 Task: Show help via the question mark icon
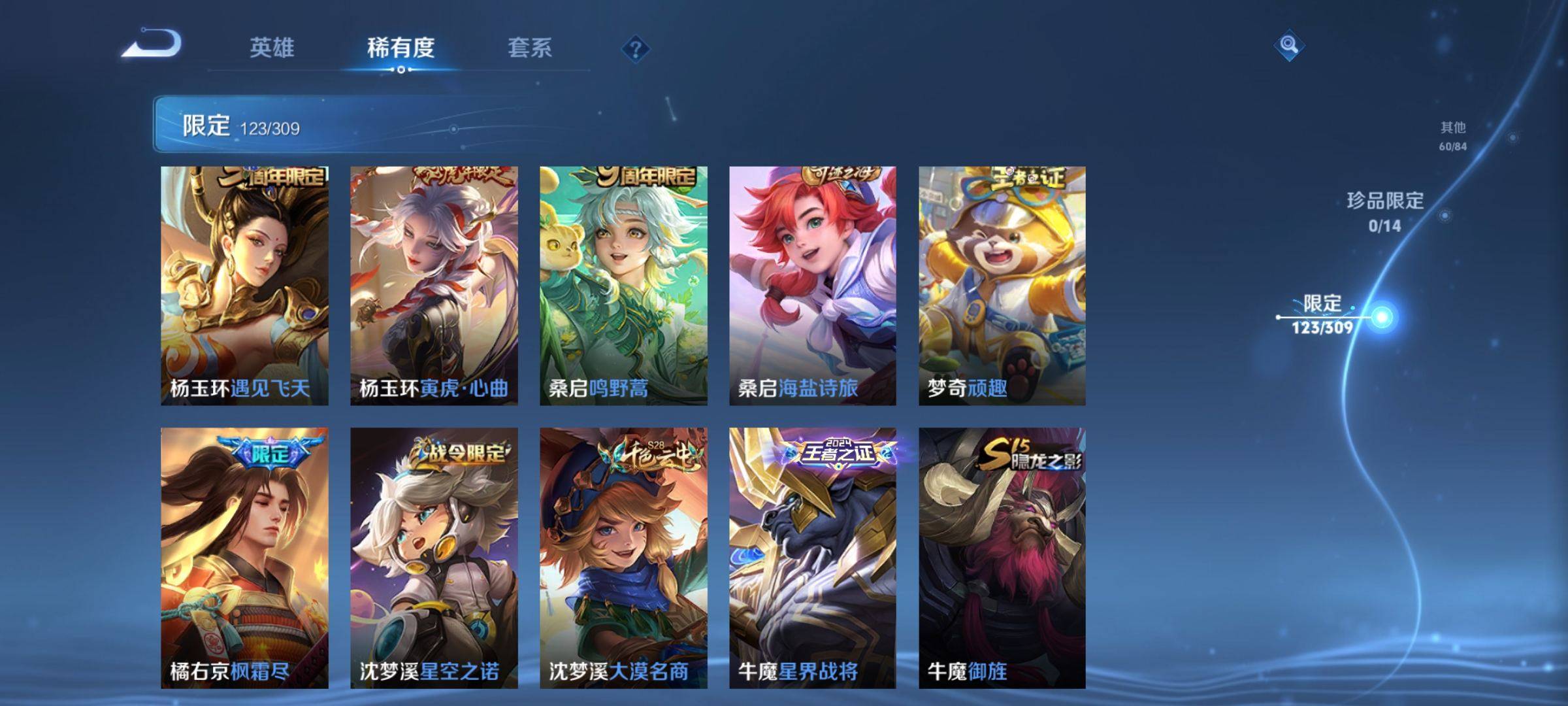click(635, 49)
